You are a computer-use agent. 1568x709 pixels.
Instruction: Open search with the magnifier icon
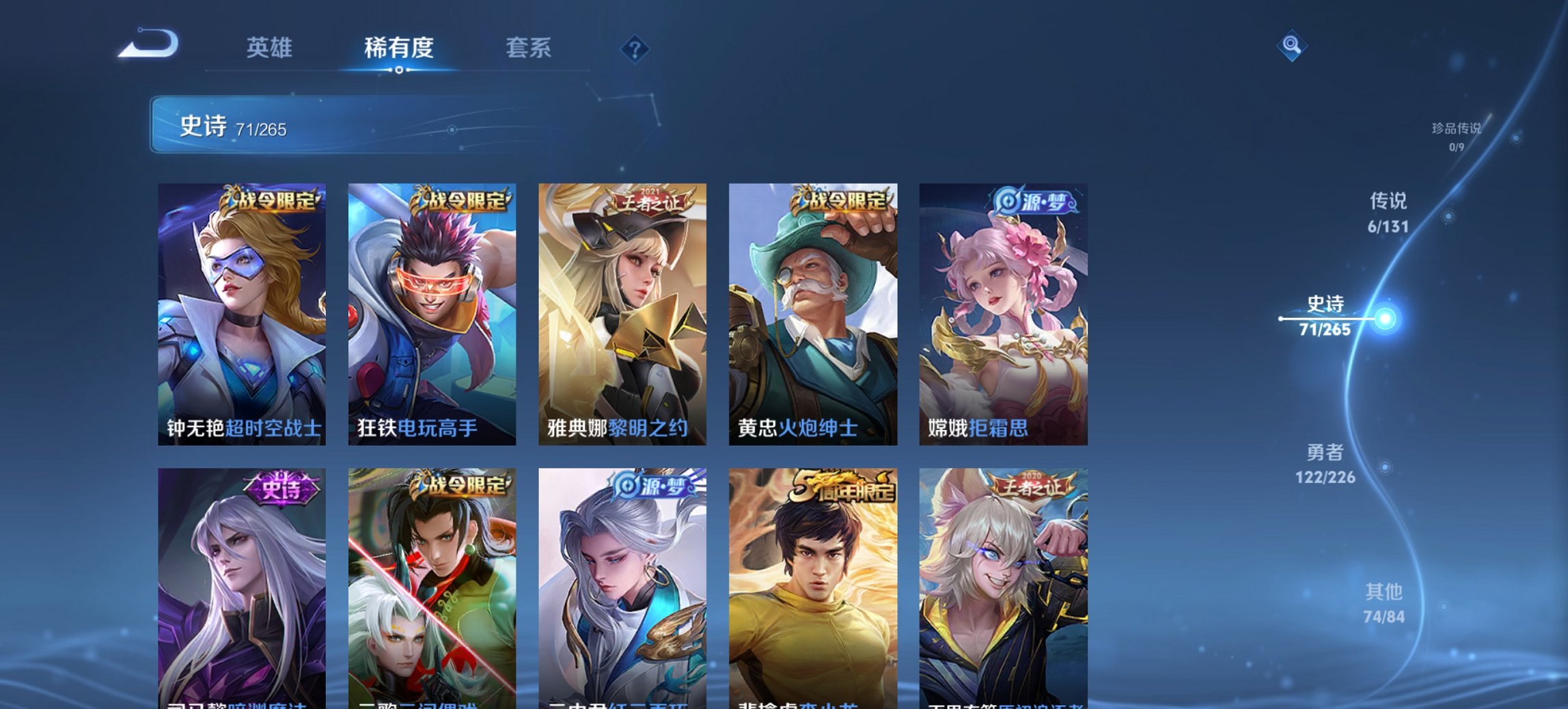coord(1292,46)
